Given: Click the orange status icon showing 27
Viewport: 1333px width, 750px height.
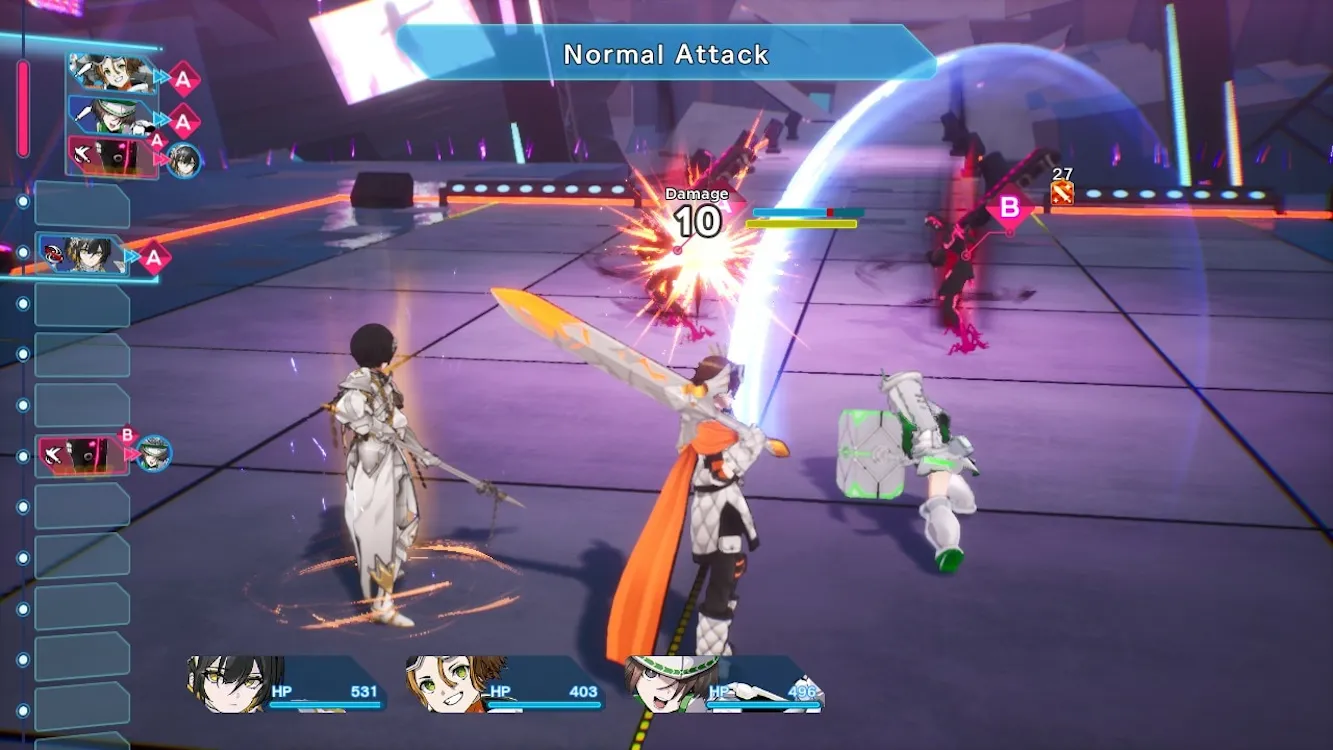Looking at the screenshot, I should click(x=1061, y=193).
